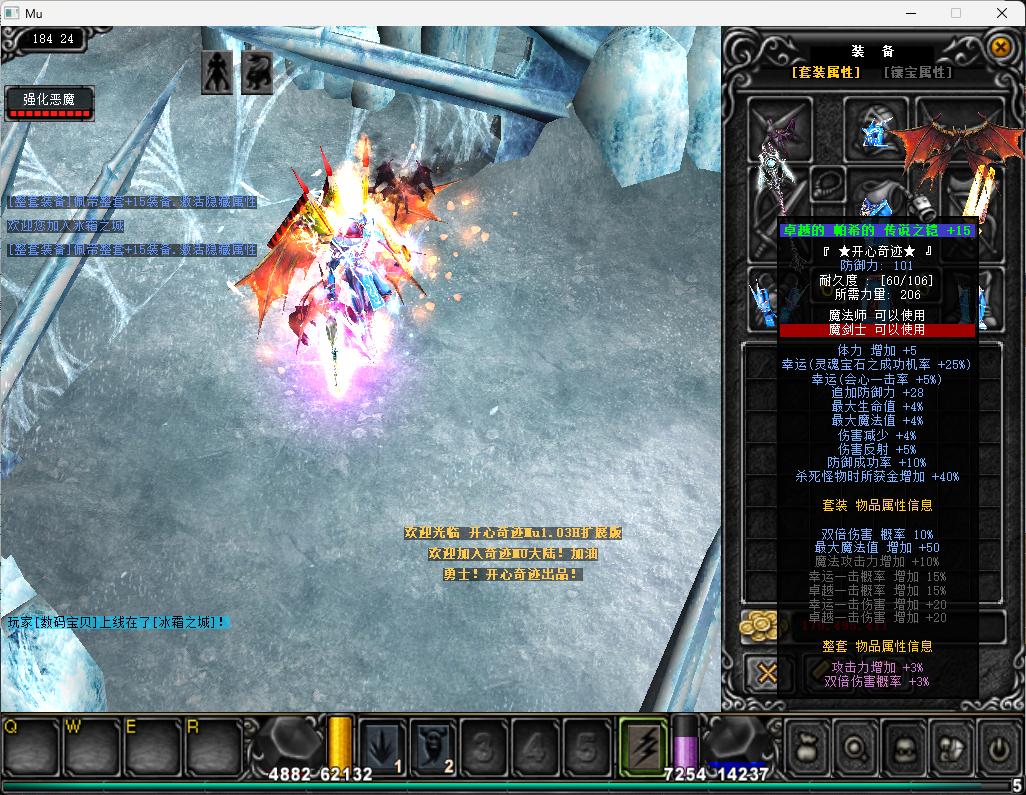
Task: Select the blue helmet equipment slot
Action: (x=876, y=131)
